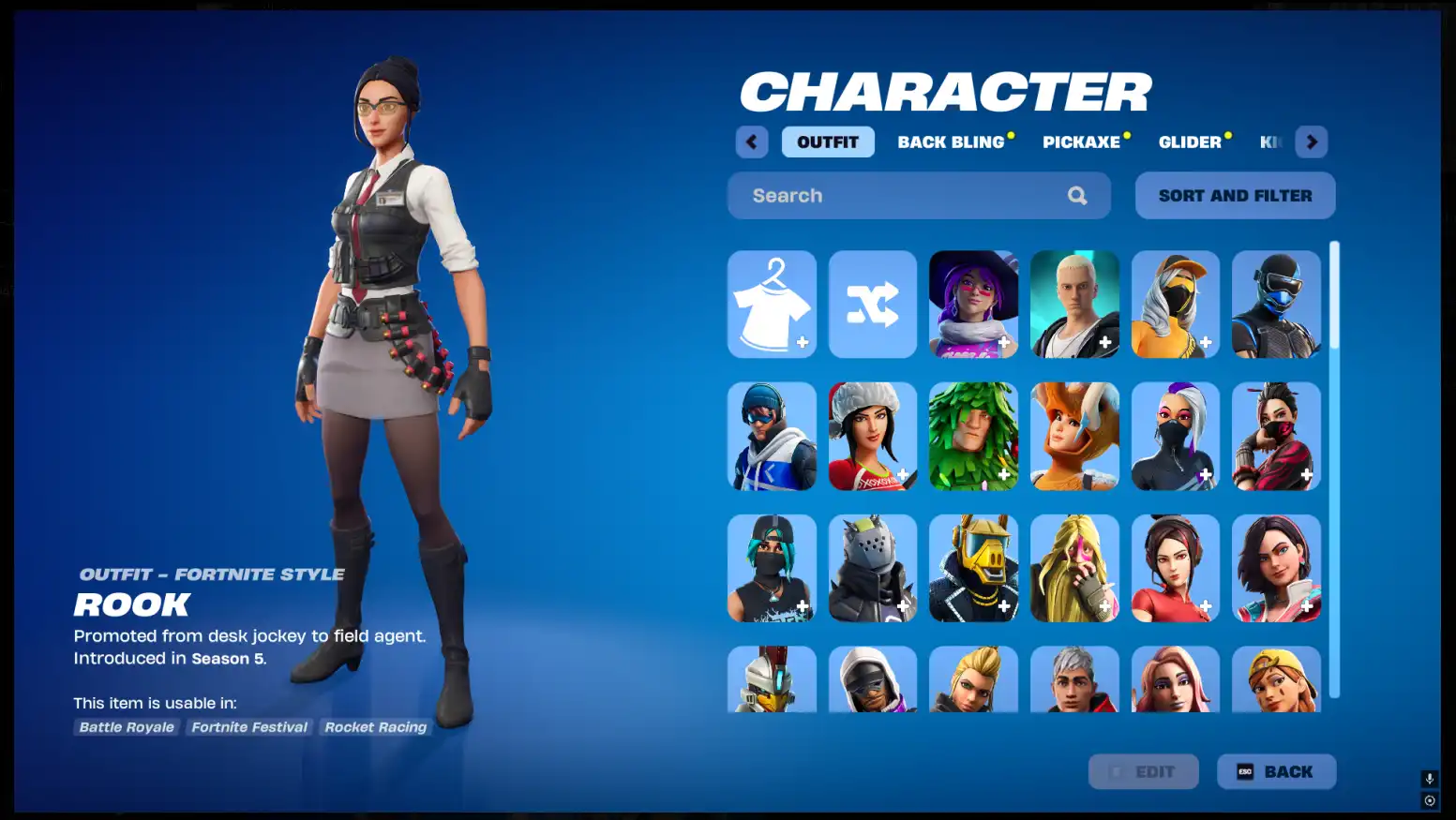Select the white fur hat outfit
1456x820 pixels.
[873, 437]
